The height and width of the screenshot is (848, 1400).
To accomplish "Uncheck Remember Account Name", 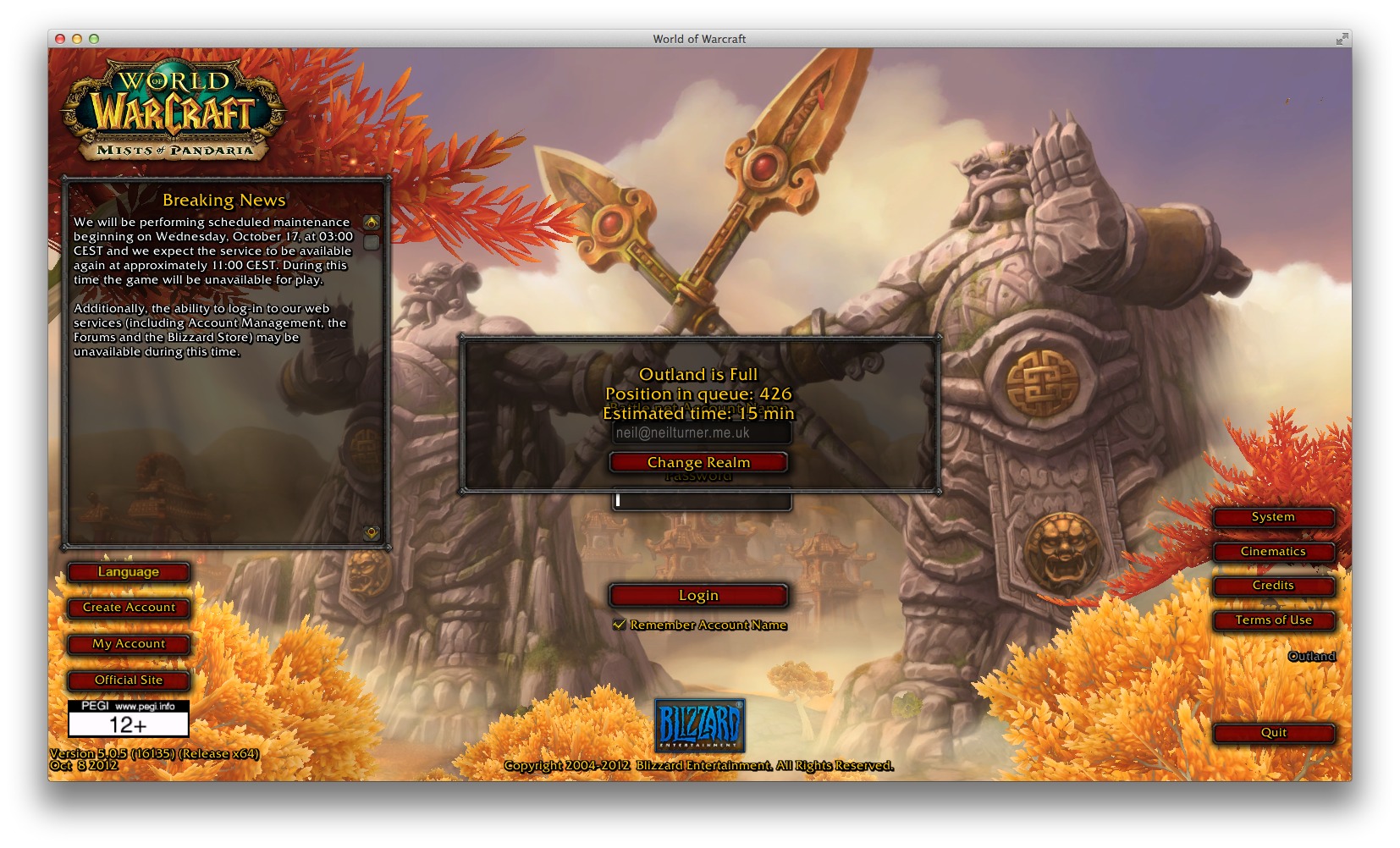I will coord(620,625).
